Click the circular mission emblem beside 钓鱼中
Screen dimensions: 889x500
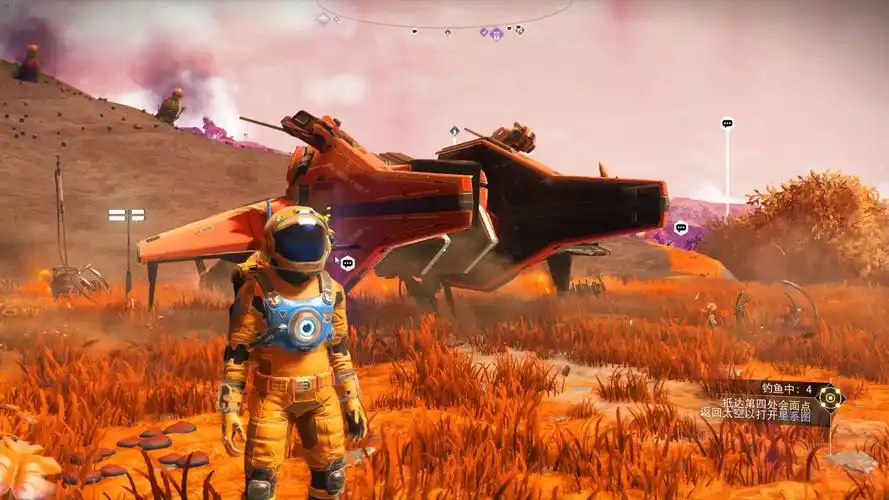tap(829, 398)
